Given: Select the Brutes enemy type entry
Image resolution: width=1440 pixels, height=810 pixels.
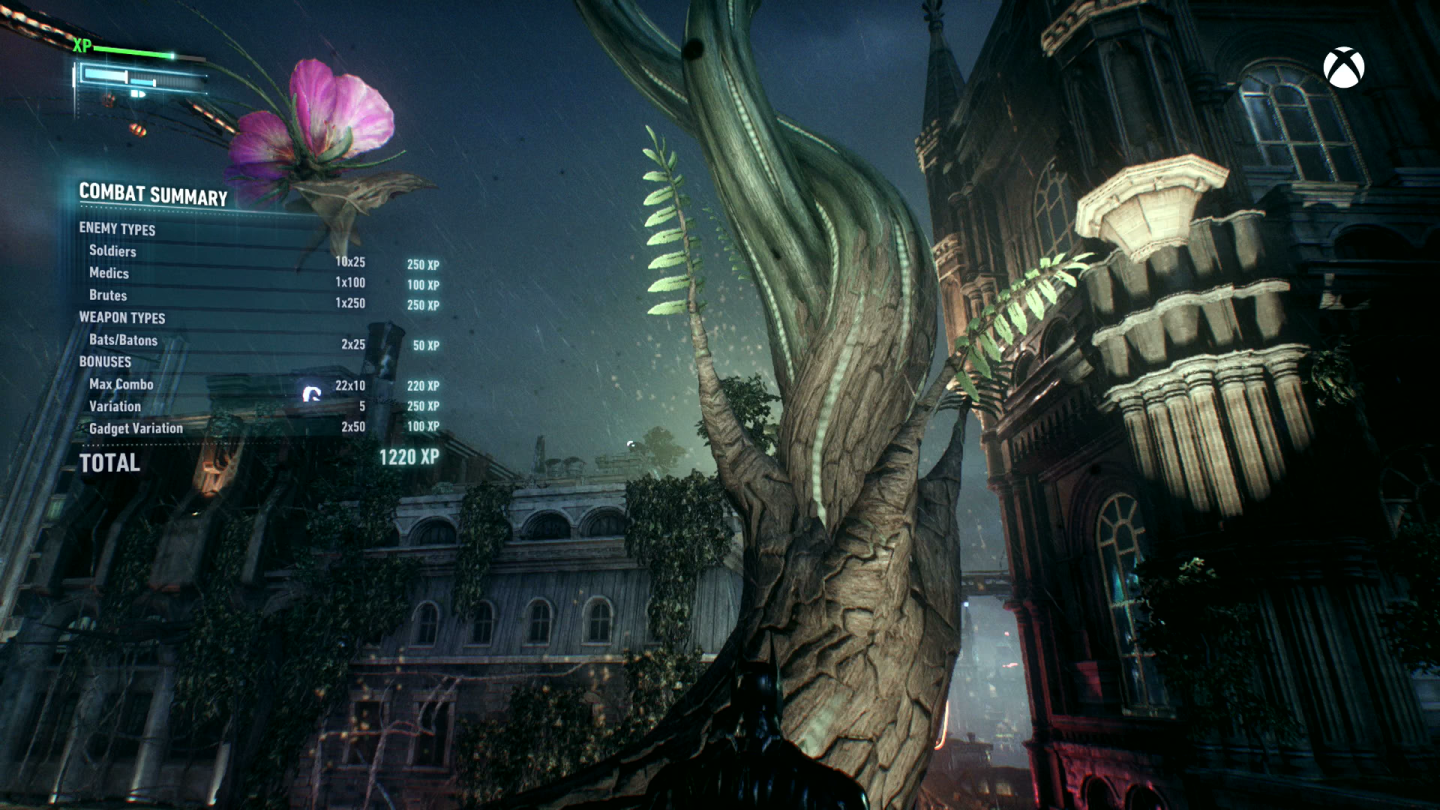Looking at the screenshot, I should 110,295.
